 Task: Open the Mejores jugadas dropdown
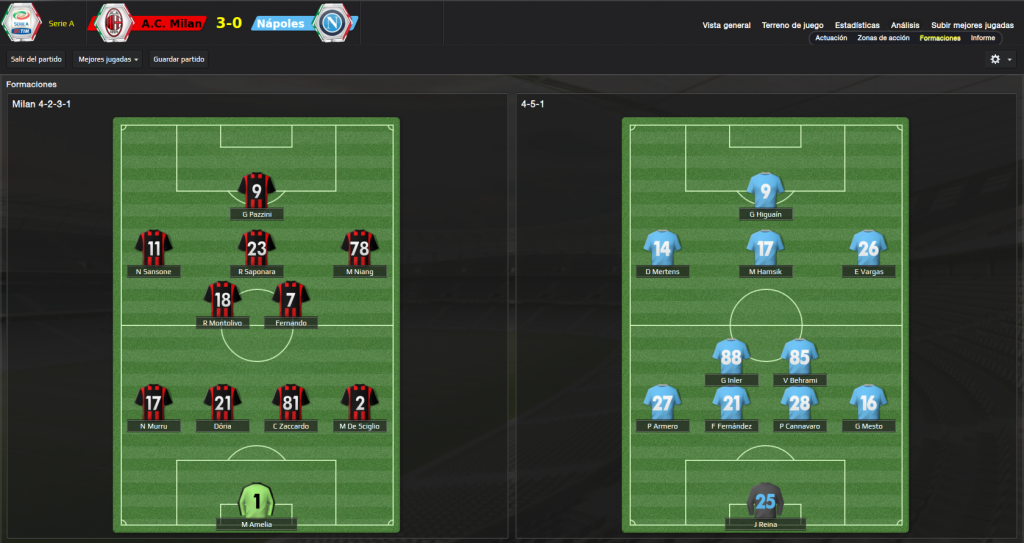(x=108, y=59)
